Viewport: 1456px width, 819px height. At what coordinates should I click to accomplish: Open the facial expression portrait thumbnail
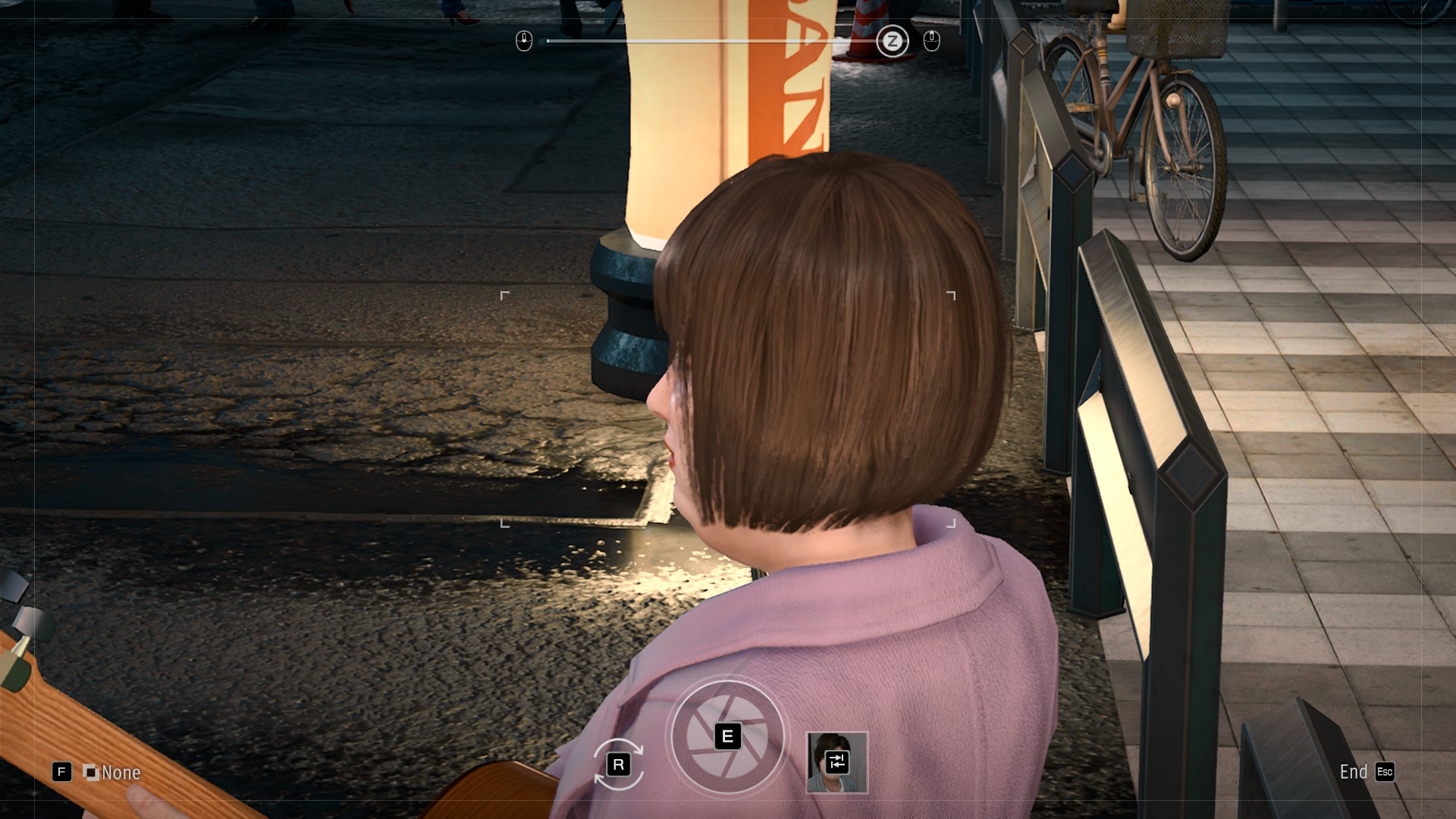tap(836, 762)
